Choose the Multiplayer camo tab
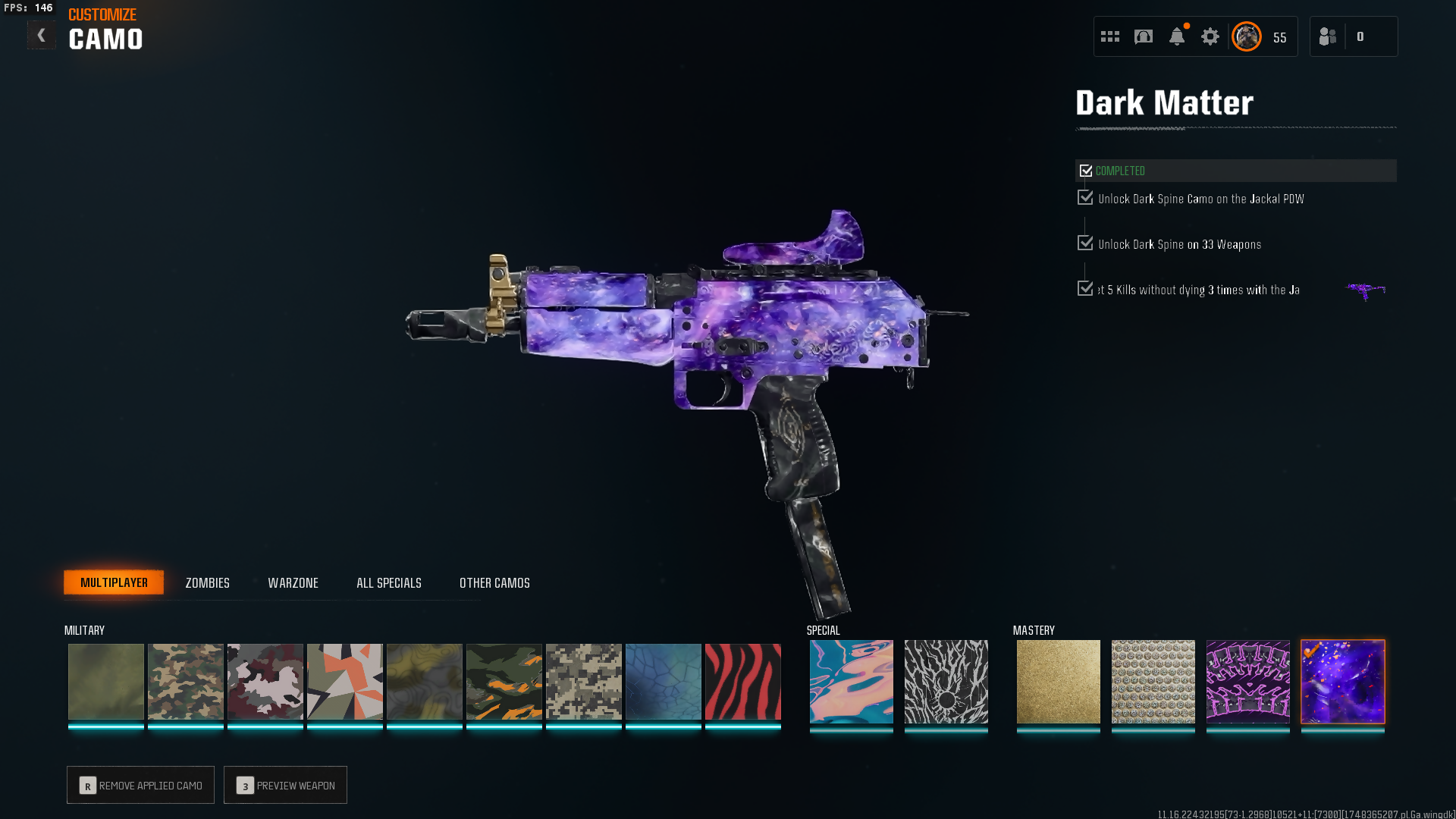This screenshot has width=1456, height=819. 114,582
